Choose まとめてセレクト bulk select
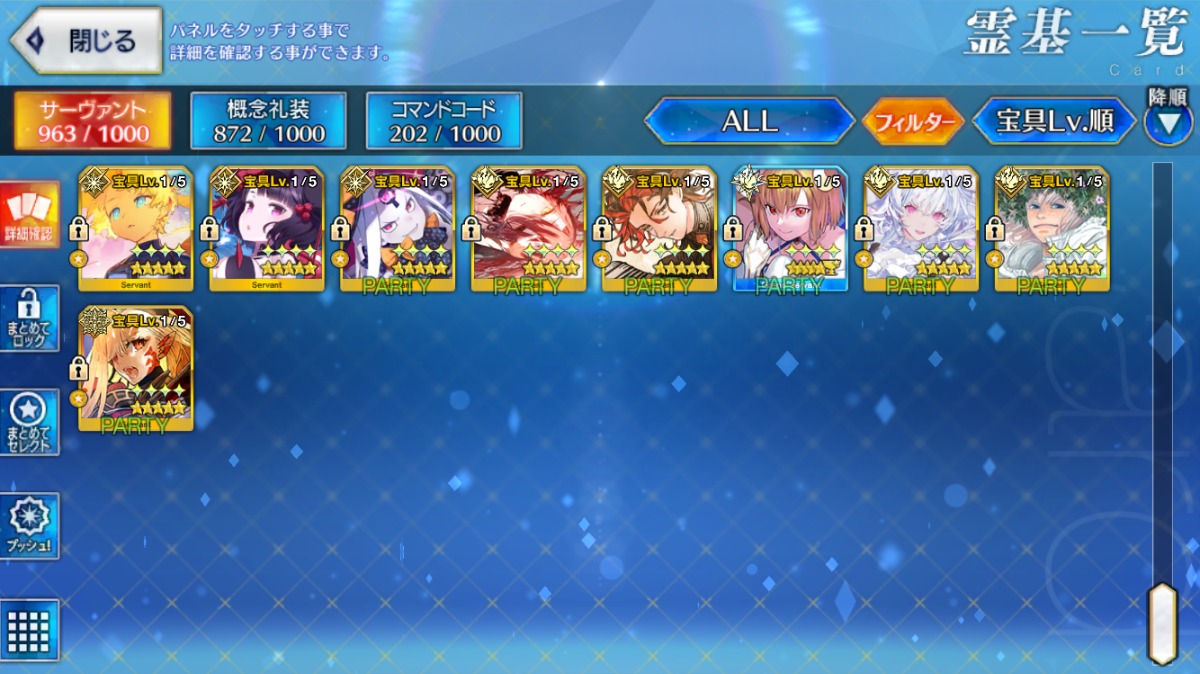The height and width of the screenshot is (674, 1200). pyautogui.click(x=30, y=422)
